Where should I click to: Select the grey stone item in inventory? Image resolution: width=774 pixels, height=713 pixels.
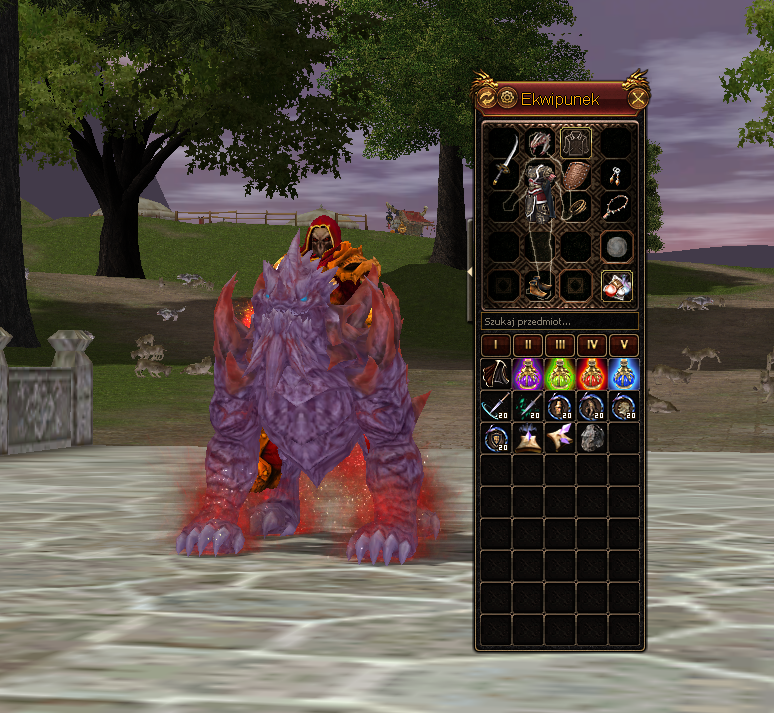pos(592,437)
